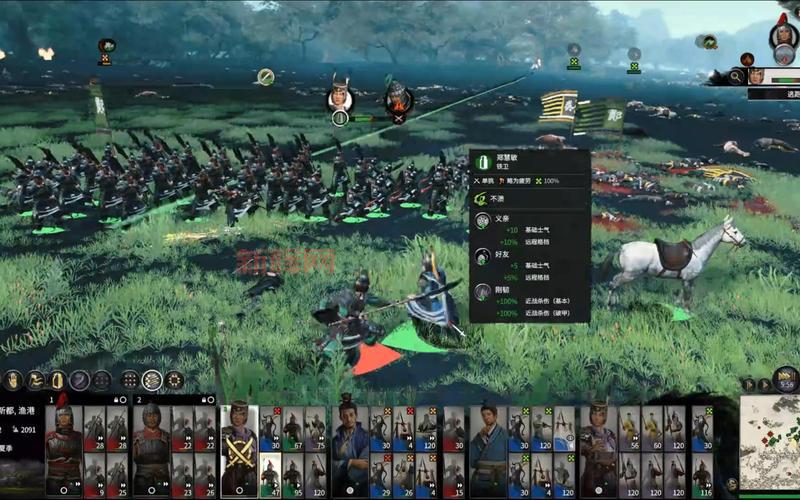Toggle the raised hand halt command
This screenshot has height=500, width=800.
click(57, 380)
